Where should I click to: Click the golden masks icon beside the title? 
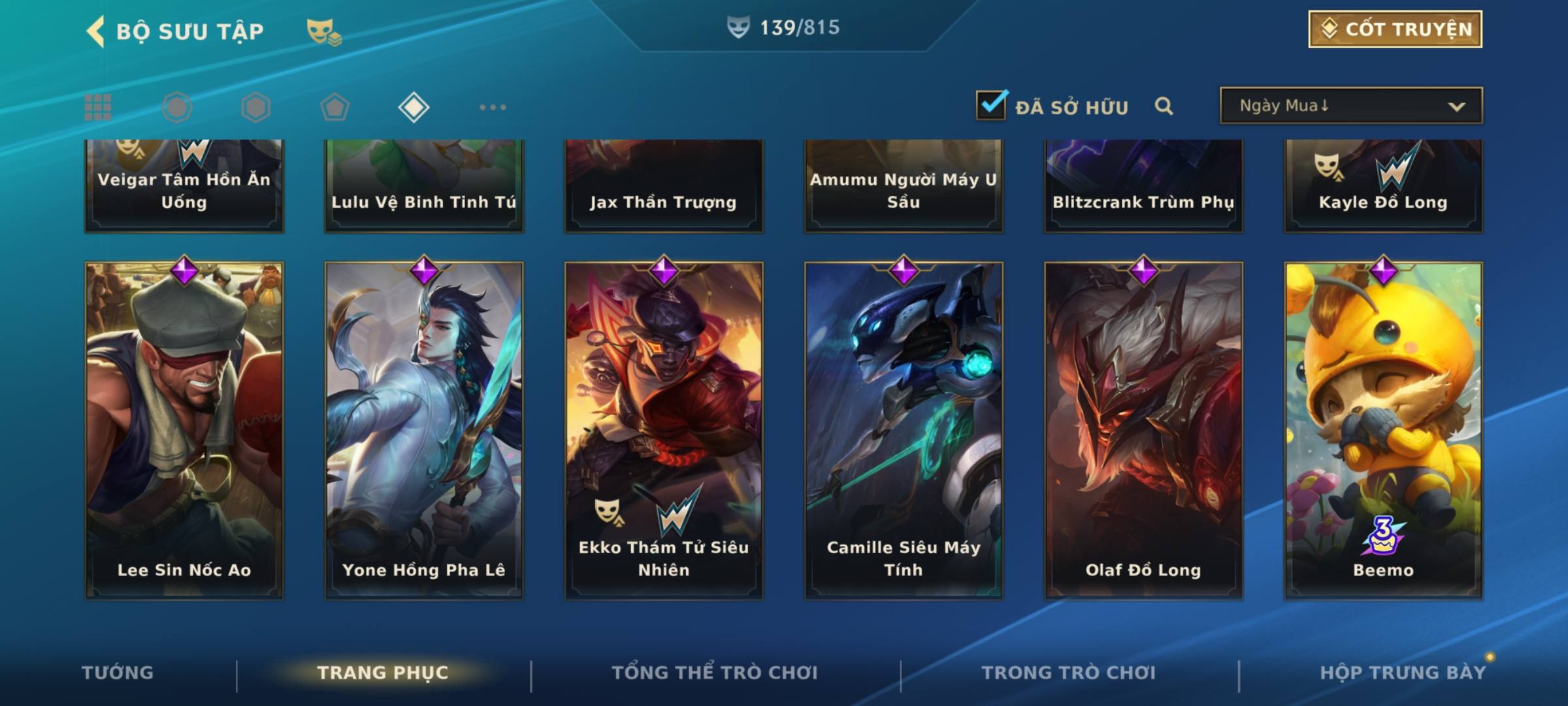coord(323,31)
